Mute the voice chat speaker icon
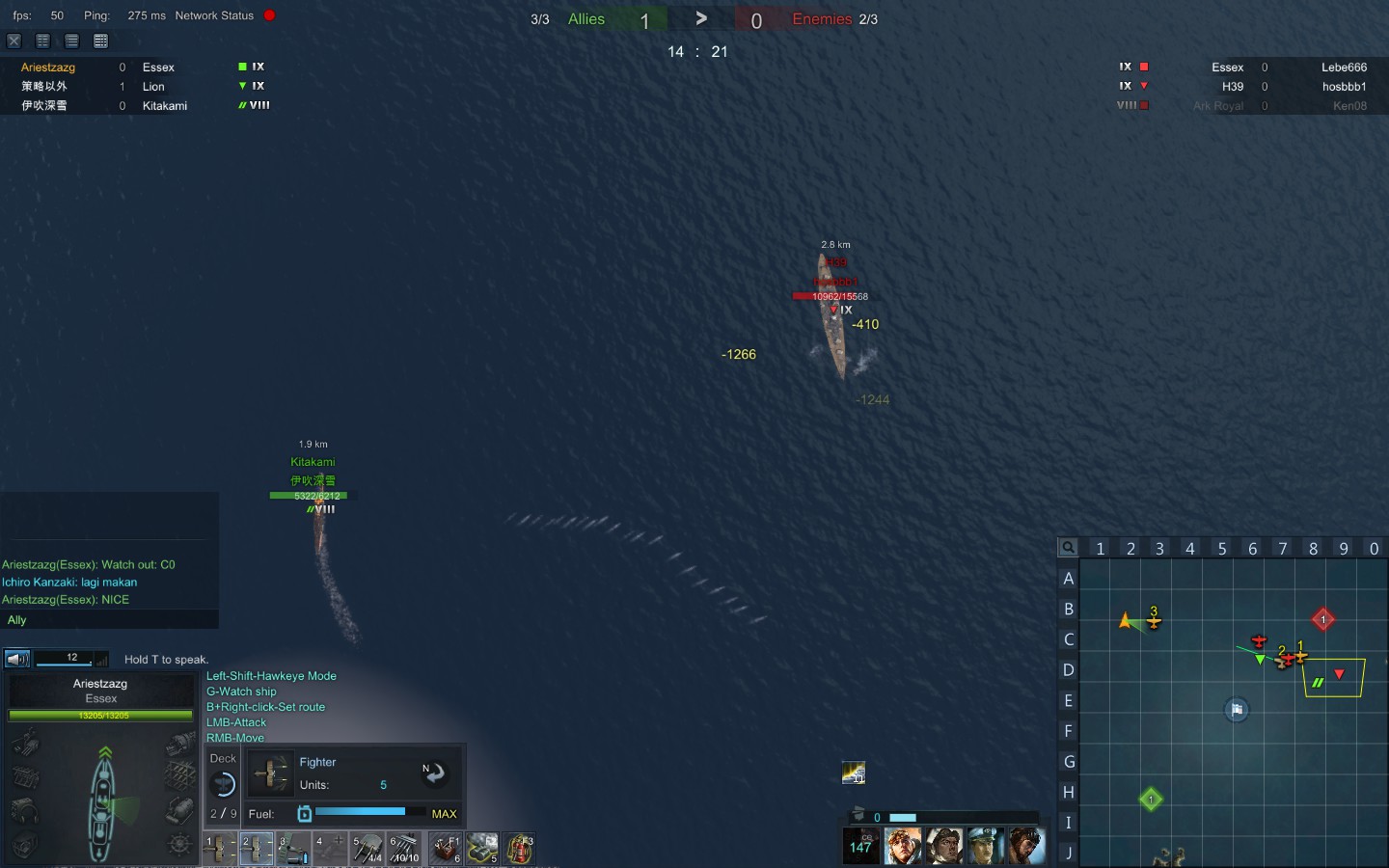Screen dimensions: 1389x868 pos(16,659)
